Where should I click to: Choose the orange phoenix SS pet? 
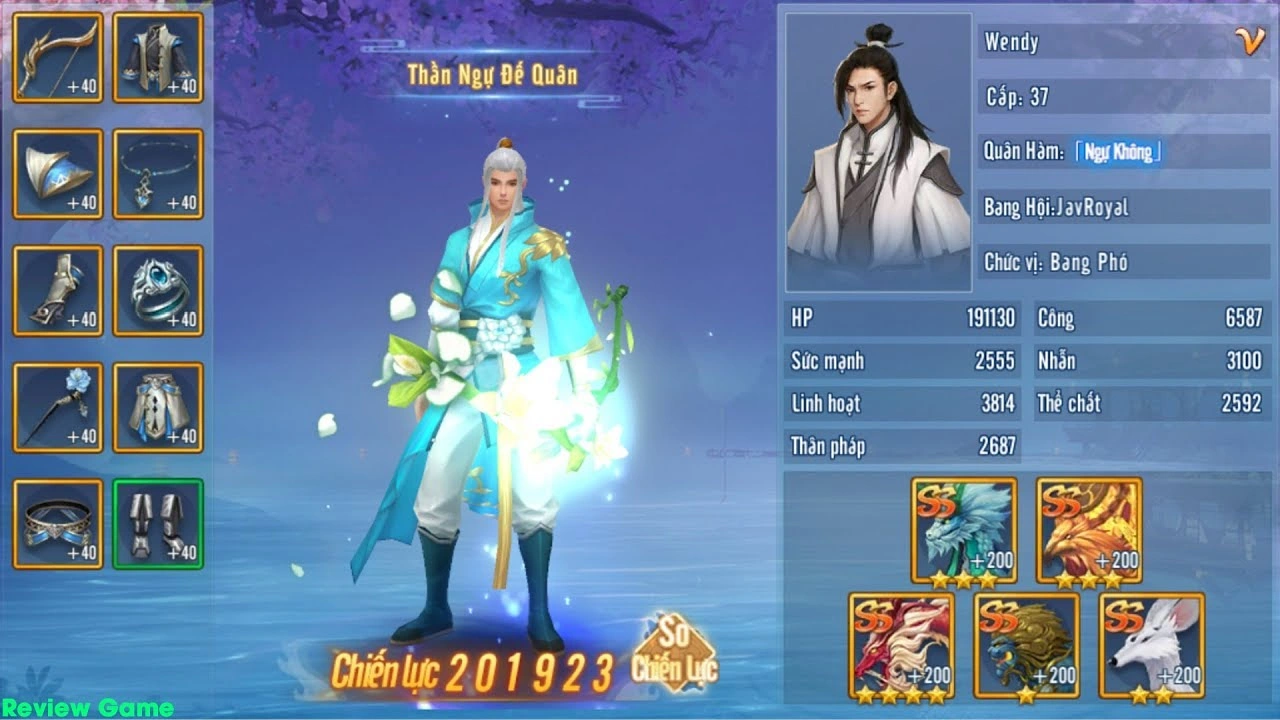point(1089,531)
